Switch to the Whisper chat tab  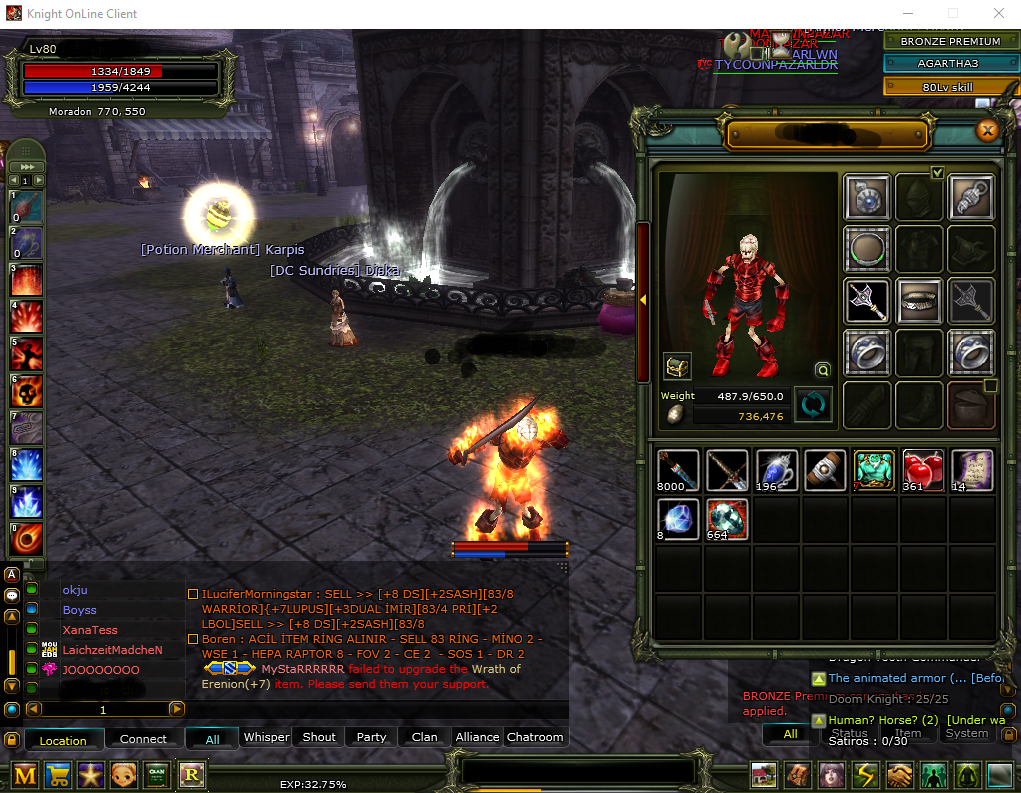tap(267, 737)
